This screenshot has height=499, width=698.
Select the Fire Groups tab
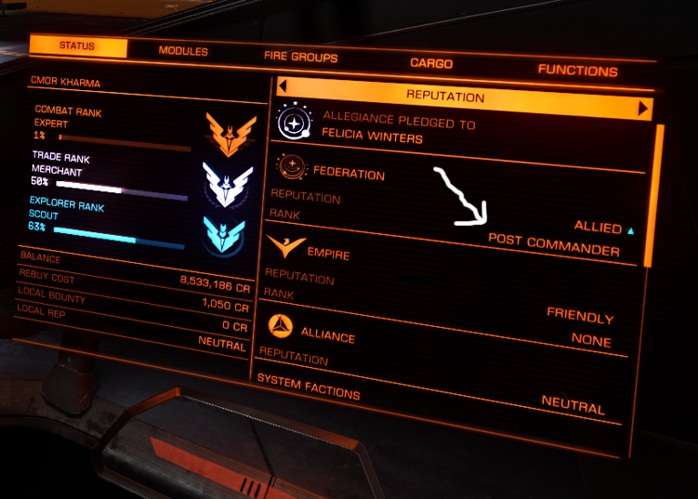coord(300,58)
